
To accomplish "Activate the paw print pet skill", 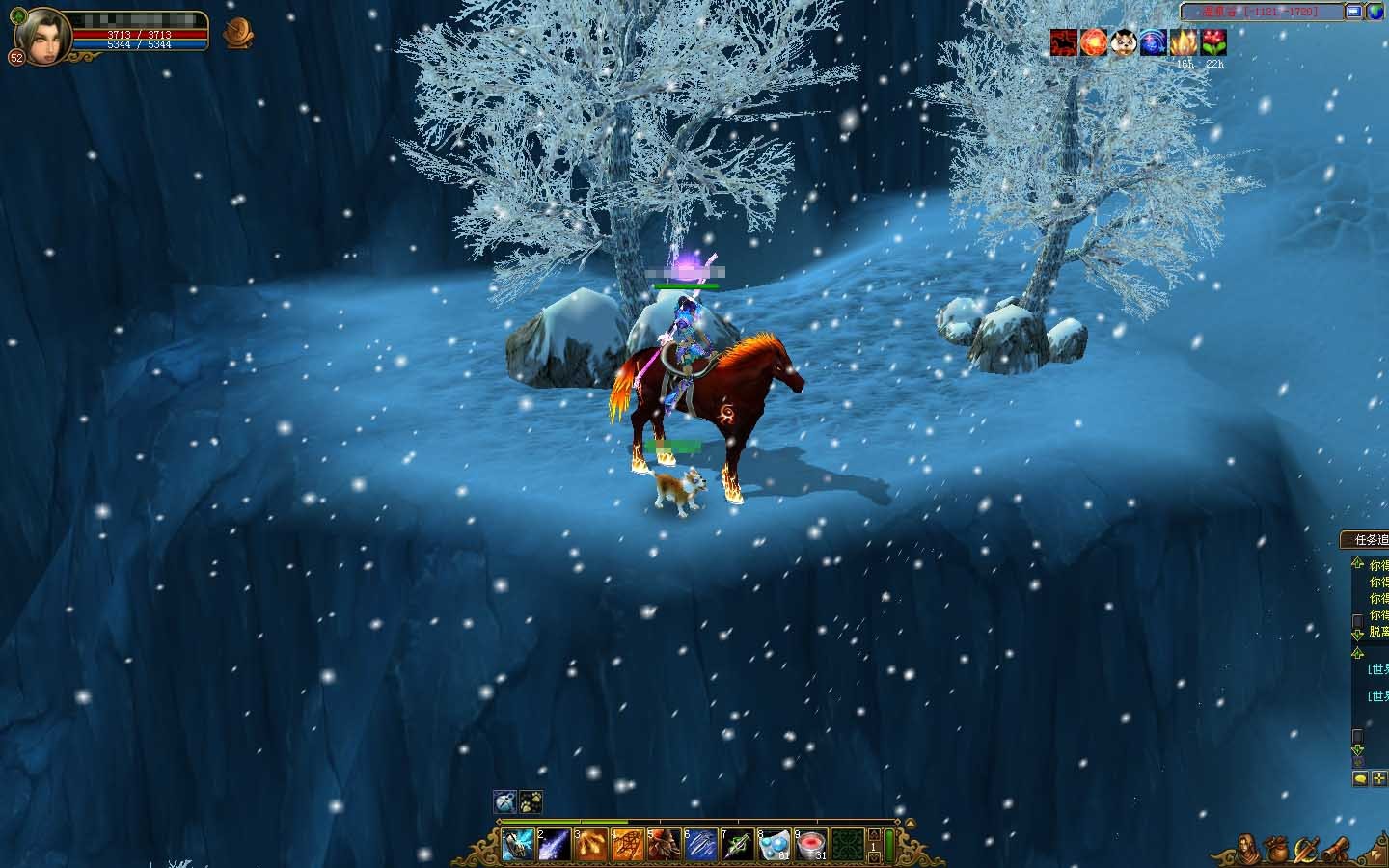I will (x=531, y=801).
